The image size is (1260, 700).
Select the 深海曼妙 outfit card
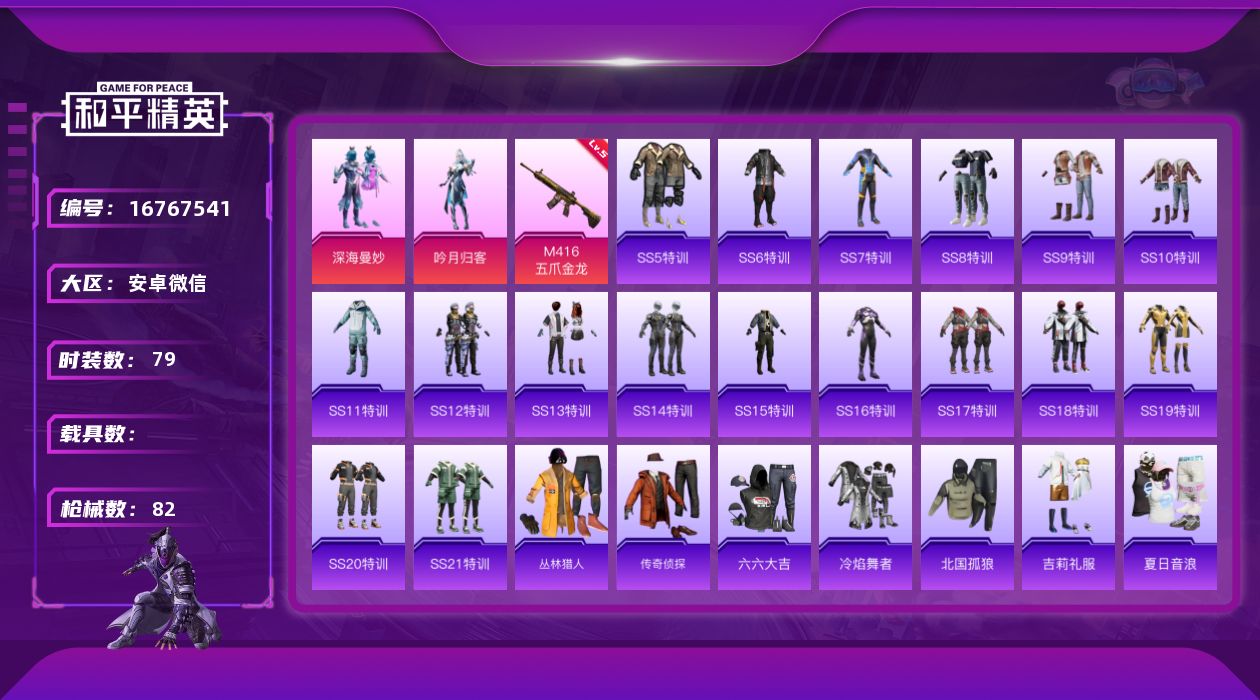tap(358, 211)
